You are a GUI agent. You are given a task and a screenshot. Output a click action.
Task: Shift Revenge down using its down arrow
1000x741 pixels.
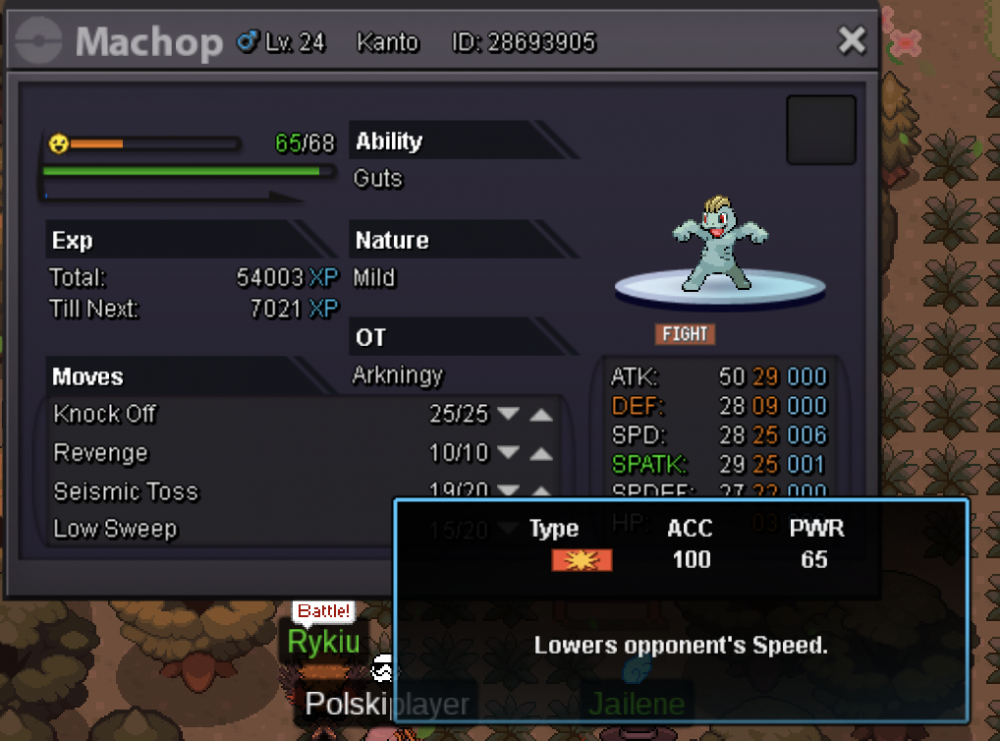(509, 453)
